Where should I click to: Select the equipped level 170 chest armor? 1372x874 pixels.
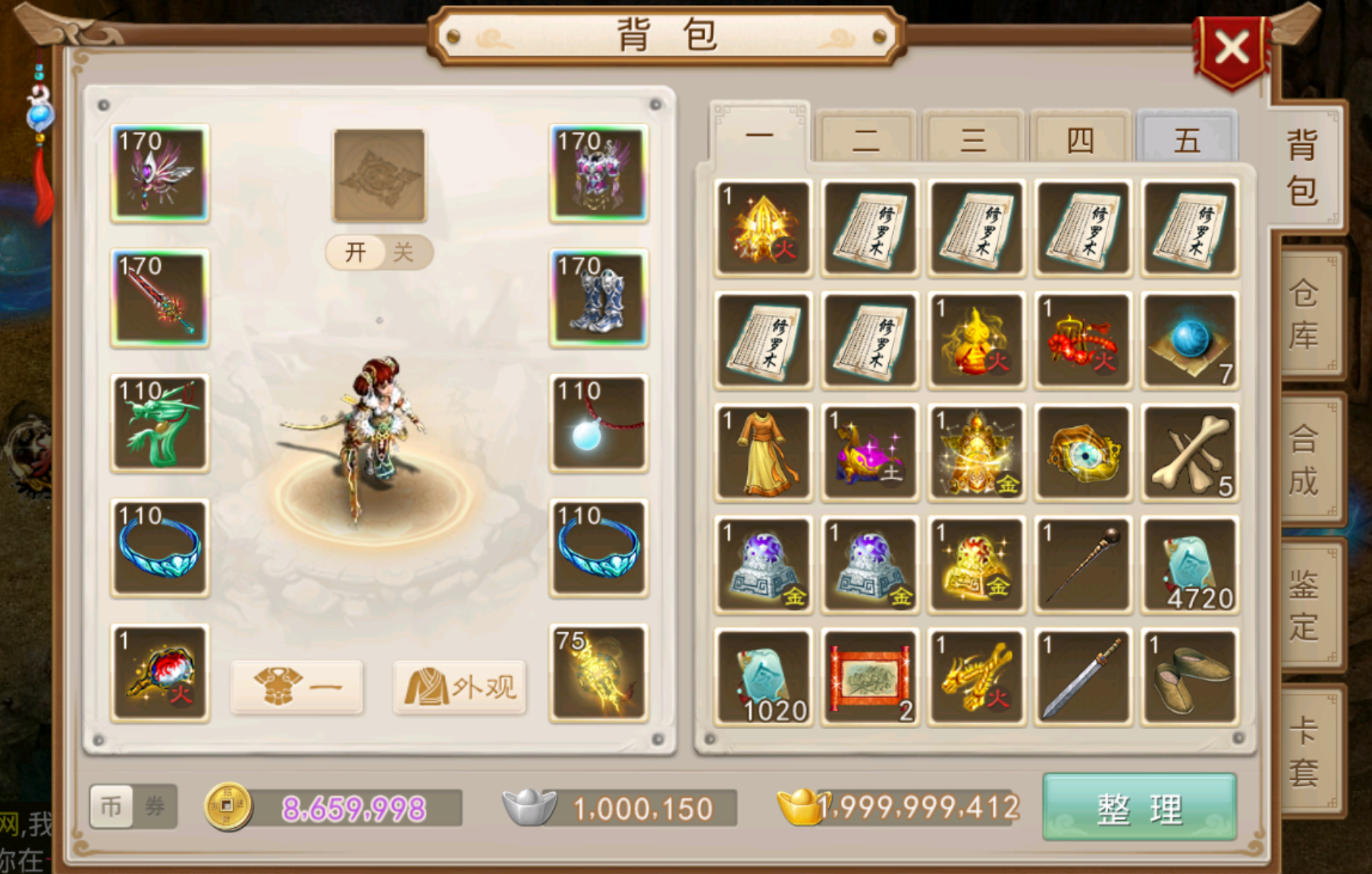click(598, 173)
